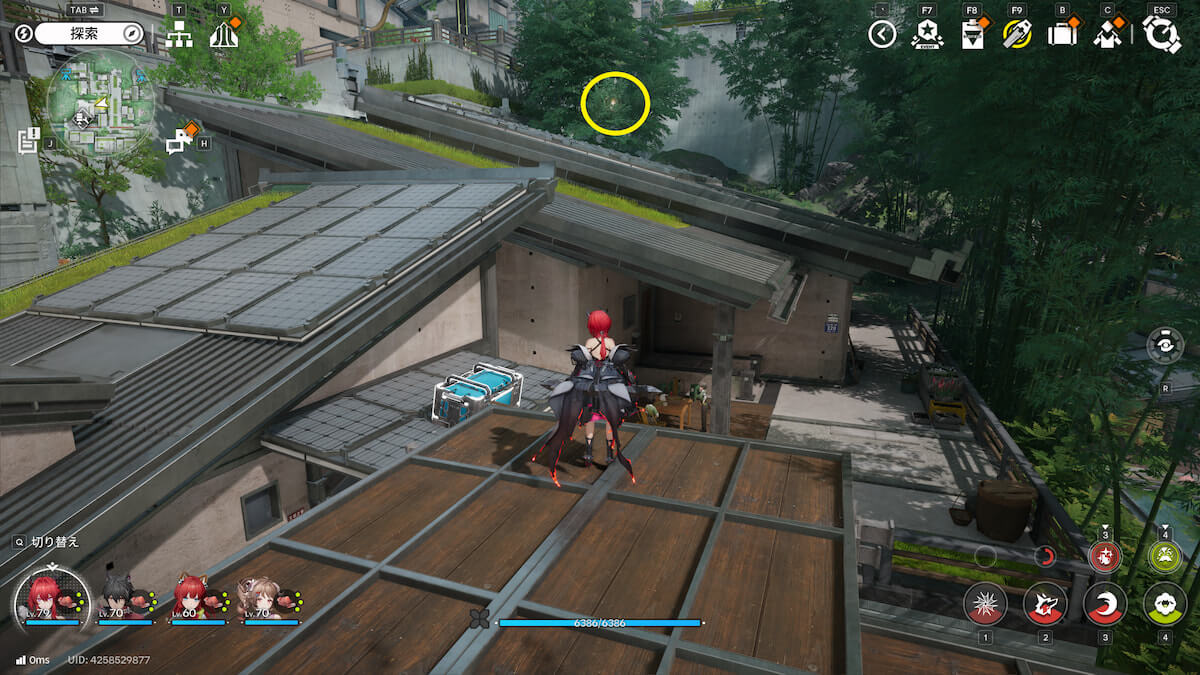Activate the spiky burst skill icon
This screenshot has height=675, width=1200.
click(x=985, y=603)
